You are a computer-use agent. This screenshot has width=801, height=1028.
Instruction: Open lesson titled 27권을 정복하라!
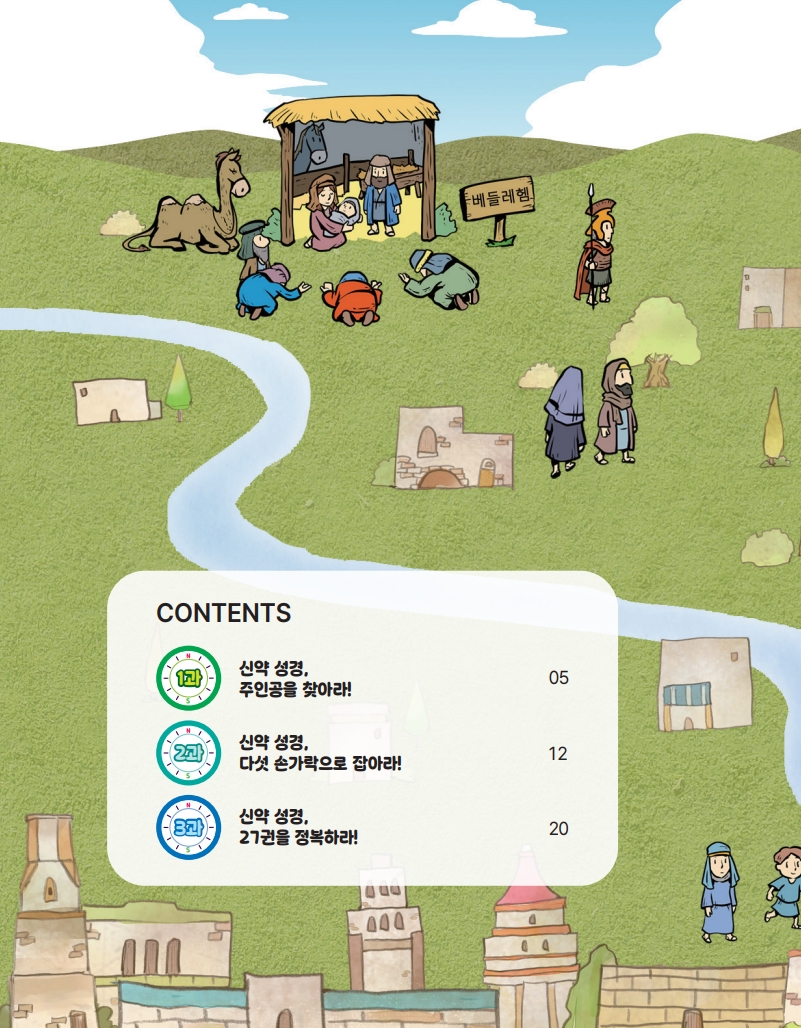coord(298,828)
